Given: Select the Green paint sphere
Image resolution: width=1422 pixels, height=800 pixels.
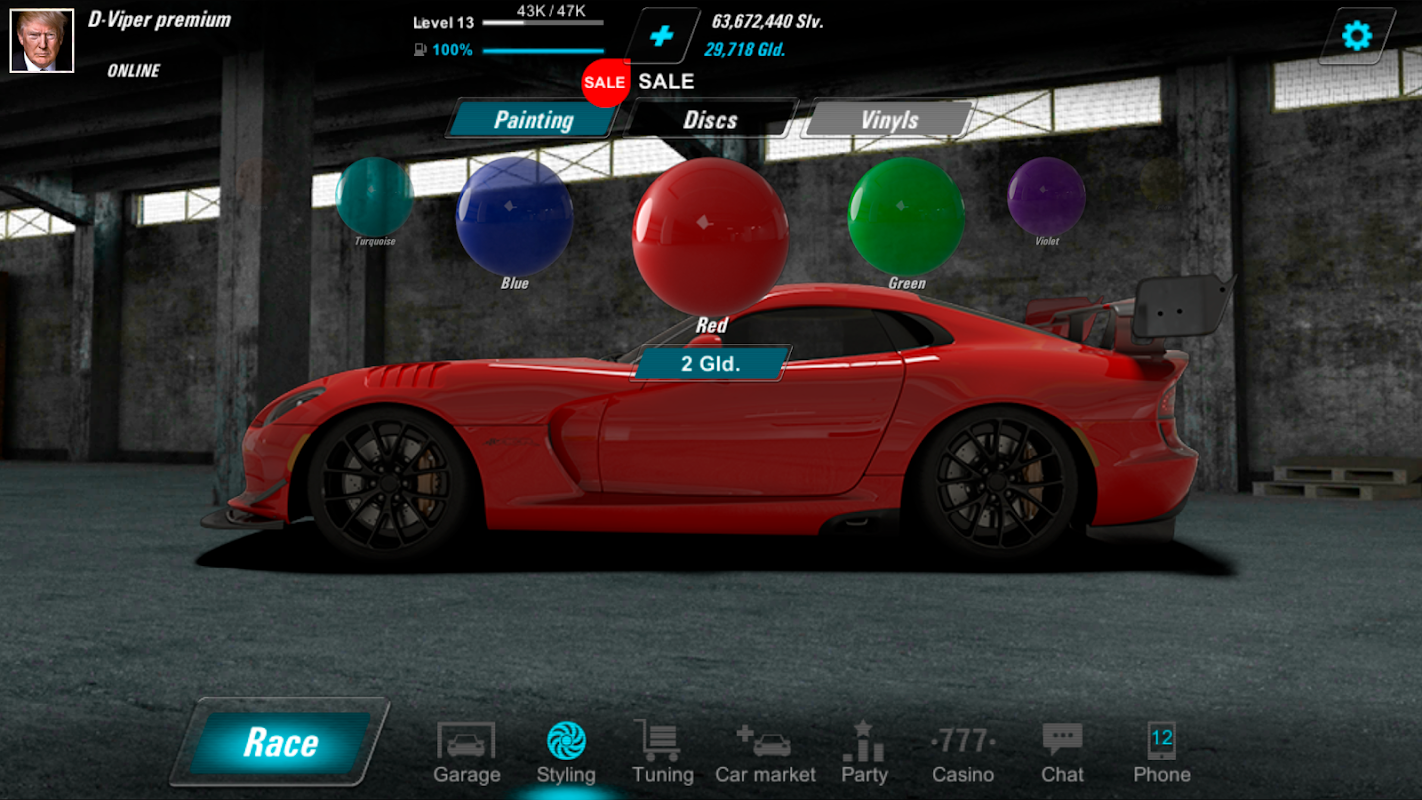Looking at the screenshot, I should [x=906, y=216].
